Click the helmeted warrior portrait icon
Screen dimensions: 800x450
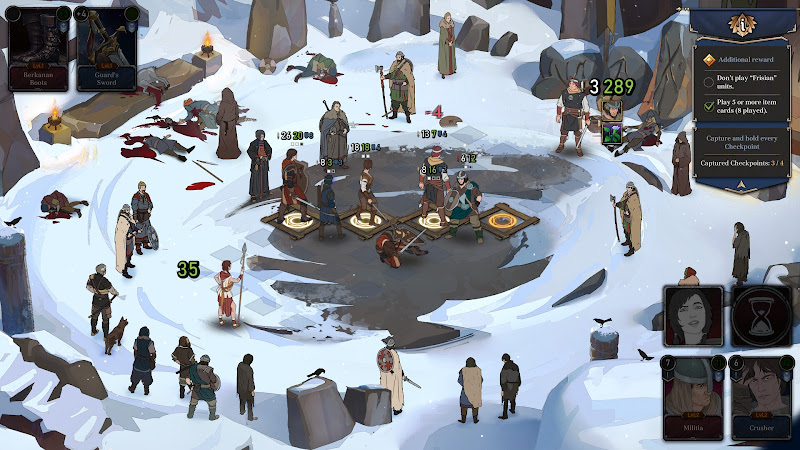(611, 108)
